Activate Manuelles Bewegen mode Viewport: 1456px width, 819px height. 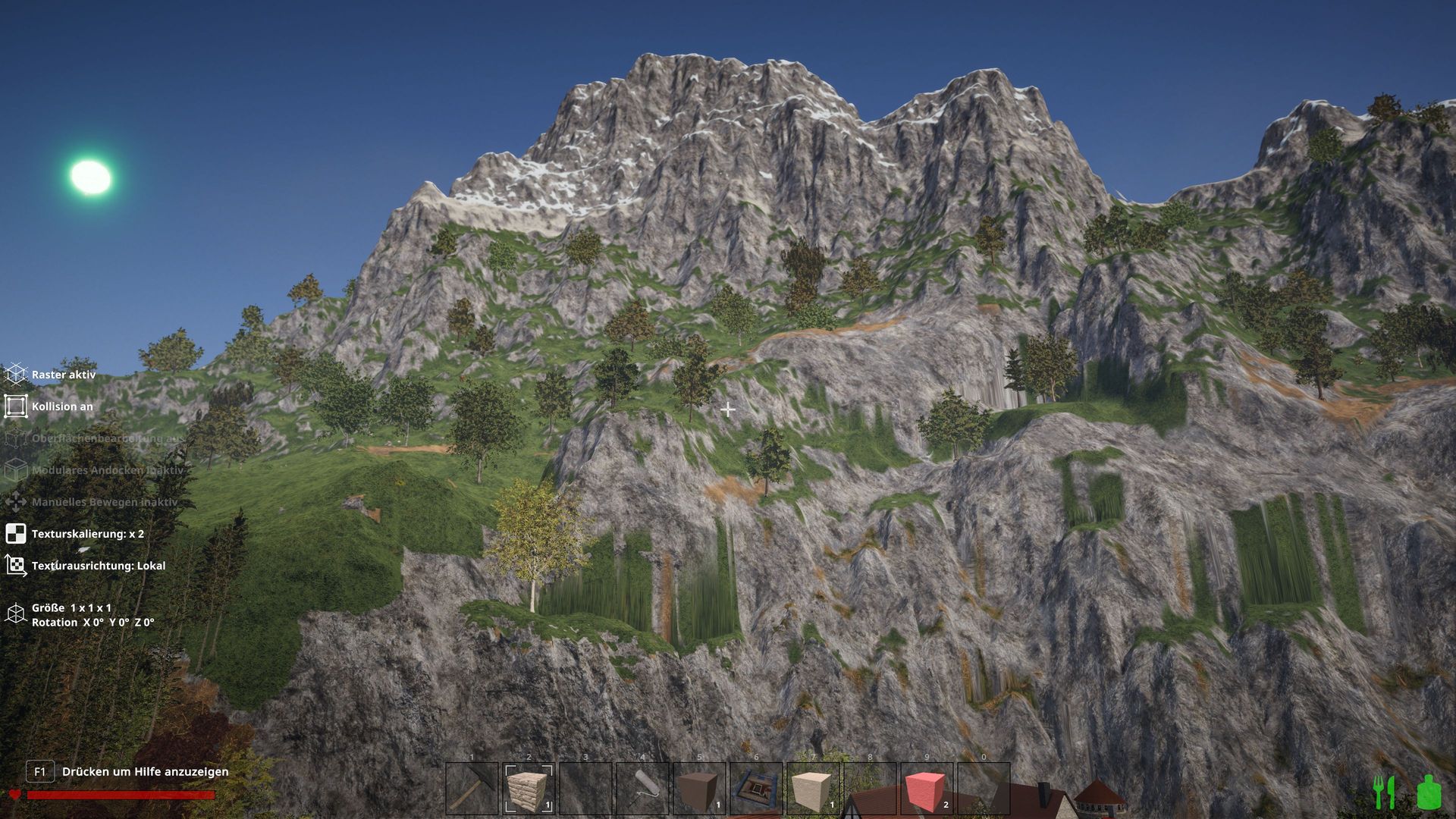16,502
